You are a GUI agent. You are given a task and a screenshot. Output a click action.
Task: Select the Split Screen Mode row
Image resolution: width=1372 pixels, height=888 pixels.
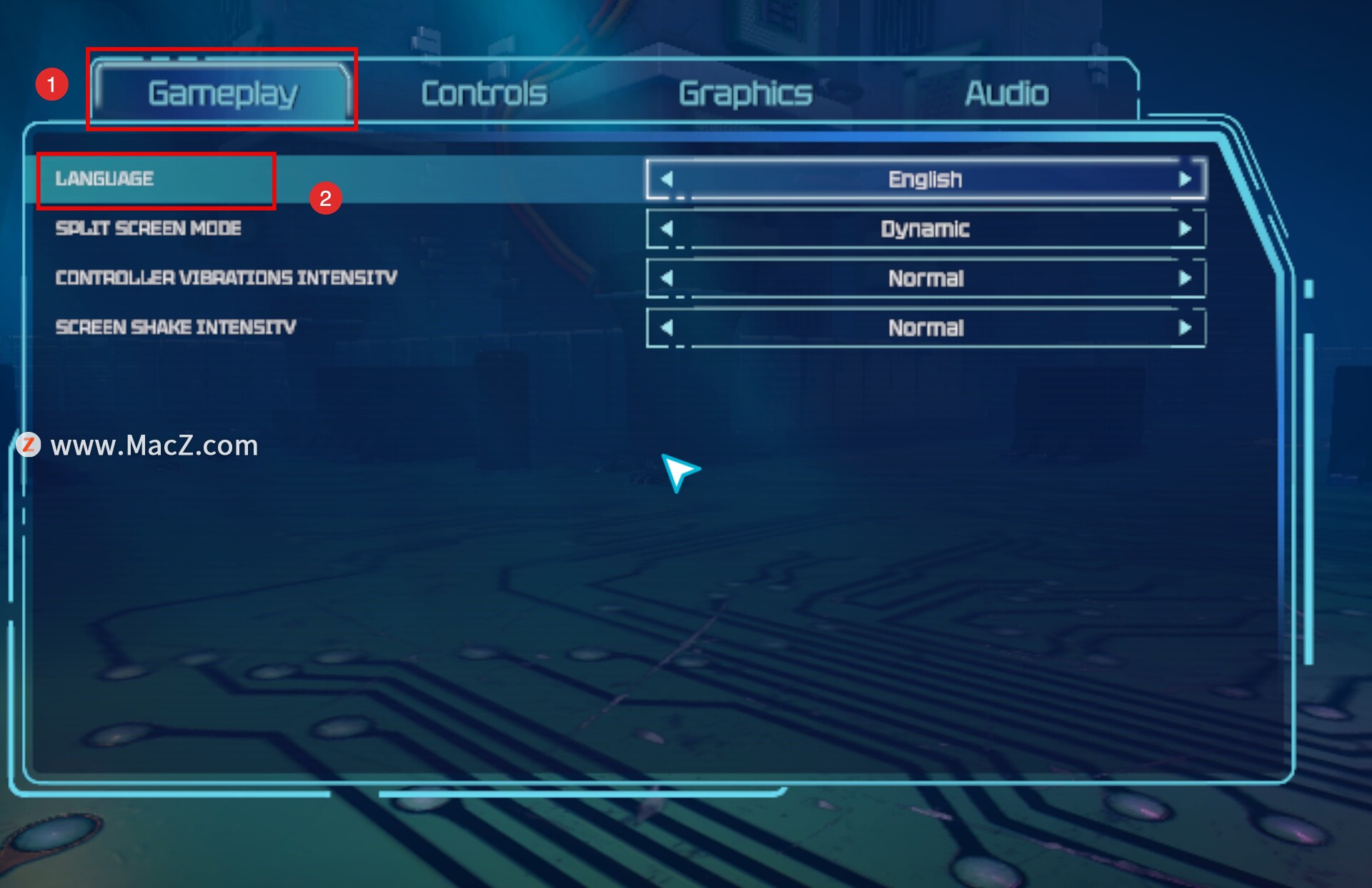pyautogui.click(x=149, y=228)
